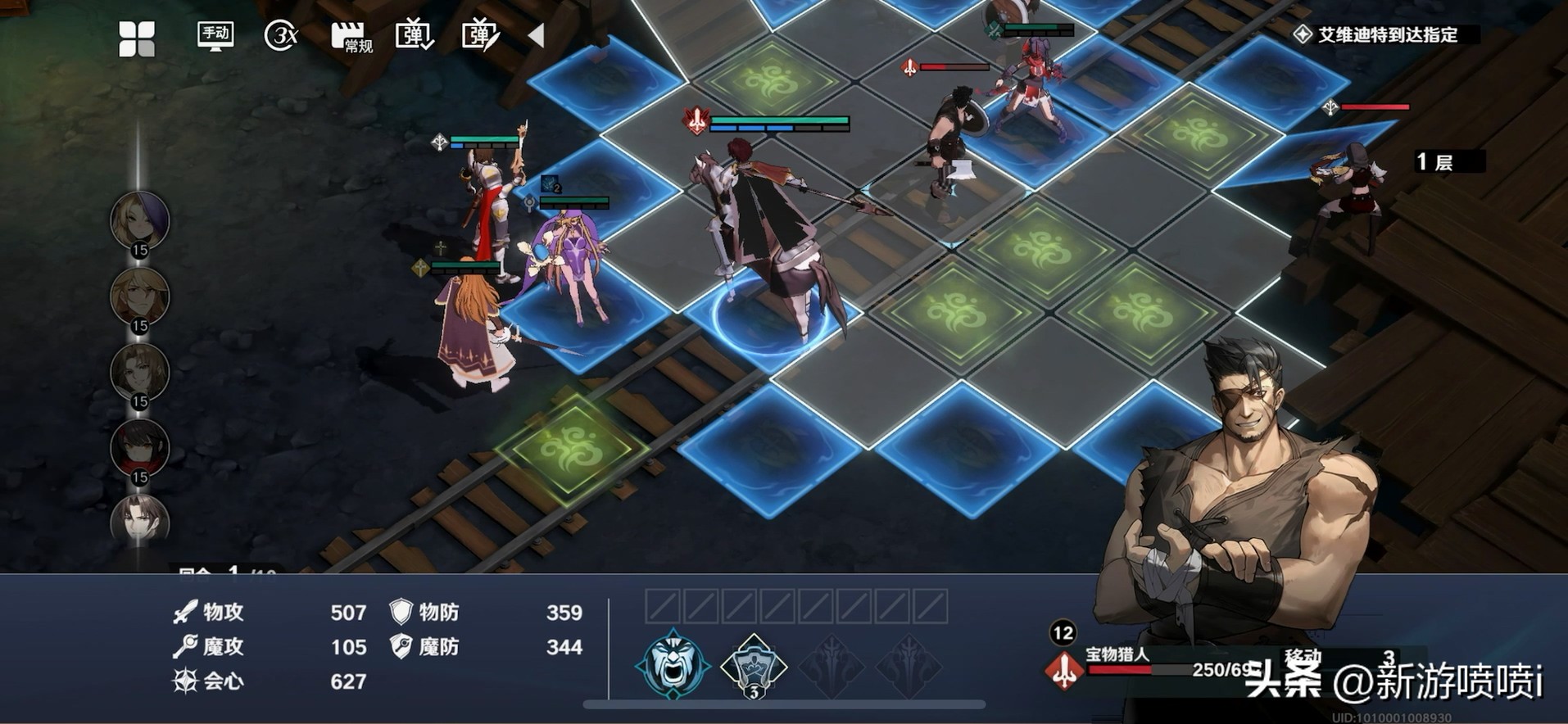The image size is (1568, 724).
Task: Select the purple-hooded blonde turn-order portrait
Action: pos(140,220)
